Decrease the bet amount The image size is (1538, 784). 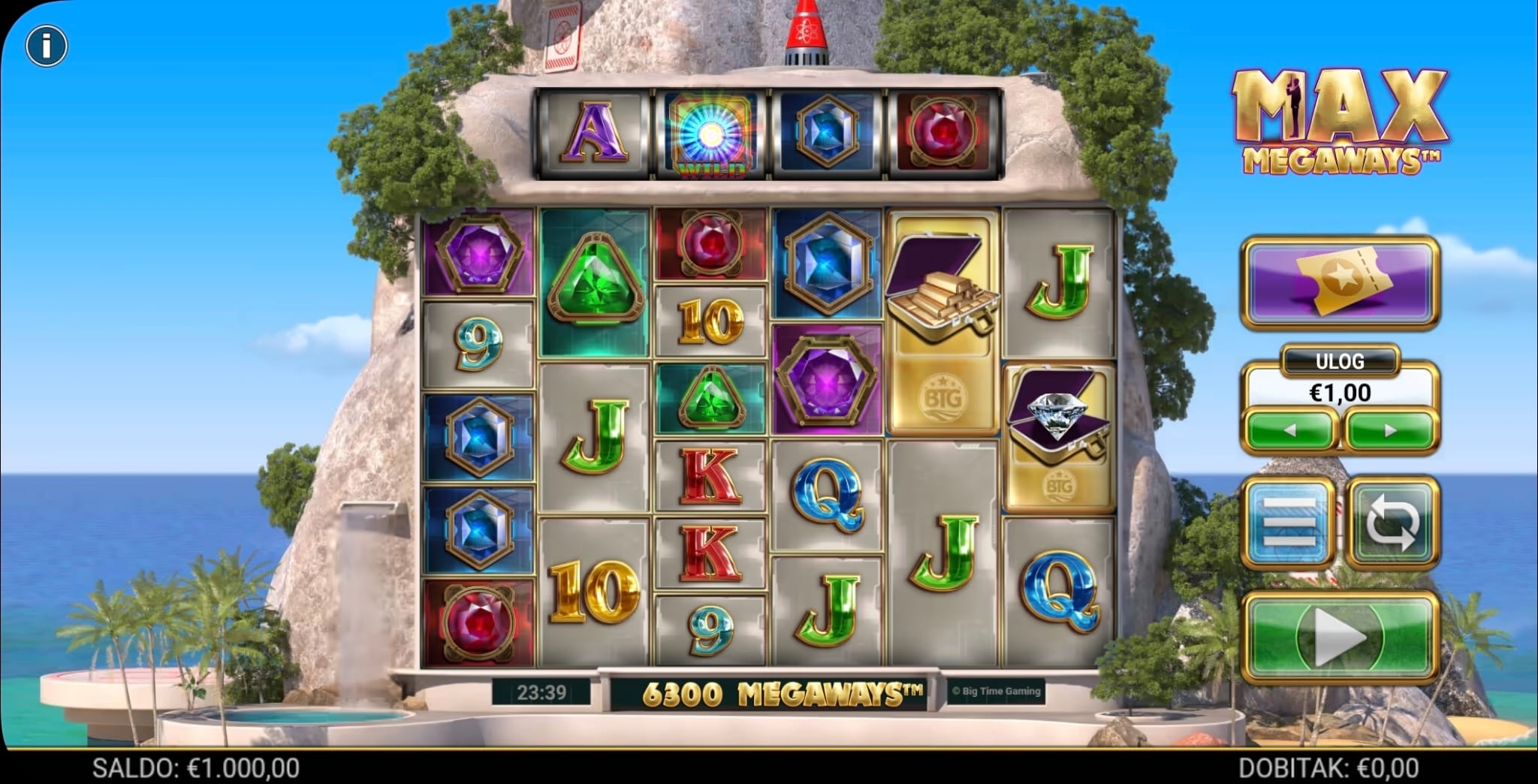[x=1290, y=431]
